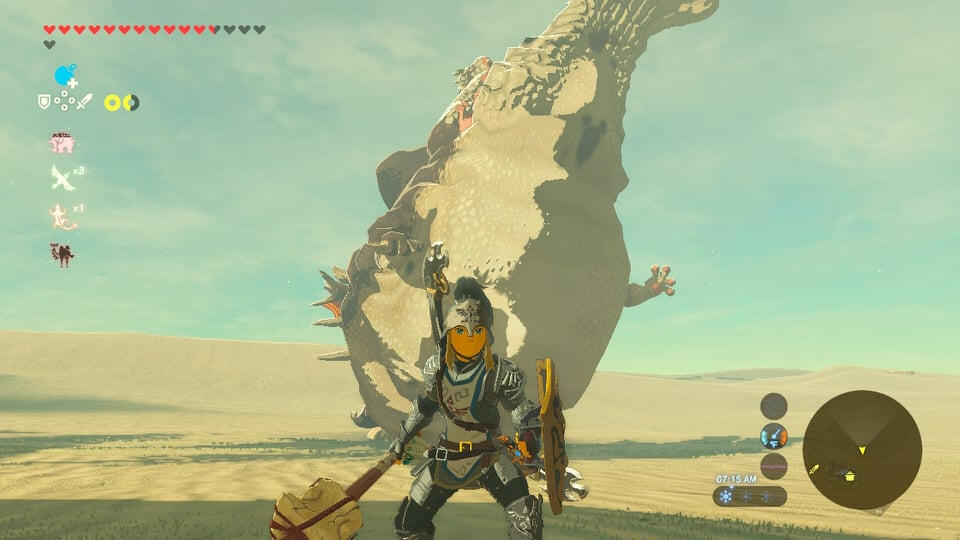
Task: Click the pink elephant Mipha's Grace icon
Action: point(62,143)
